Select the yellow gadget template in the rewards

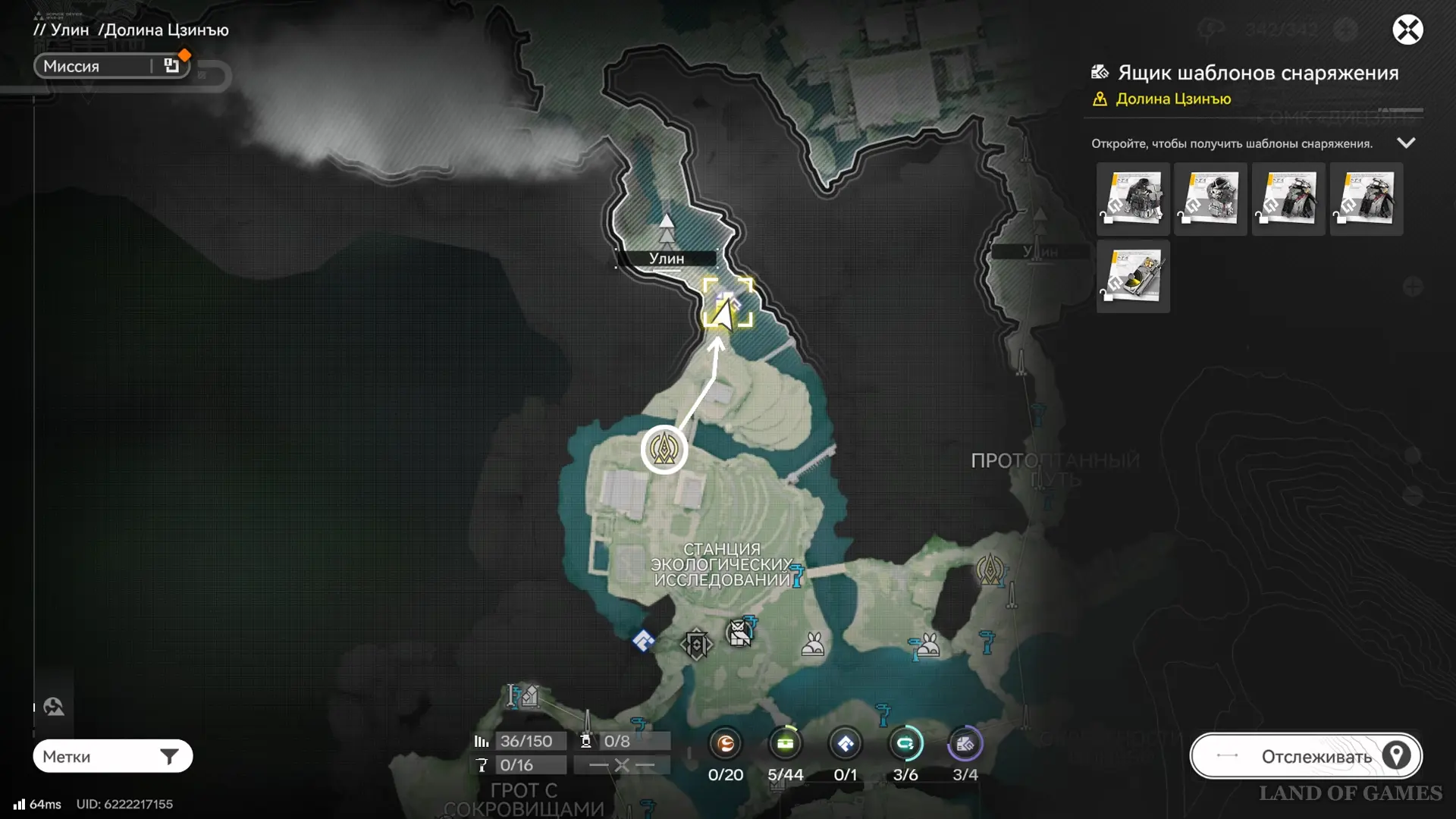1133,277
